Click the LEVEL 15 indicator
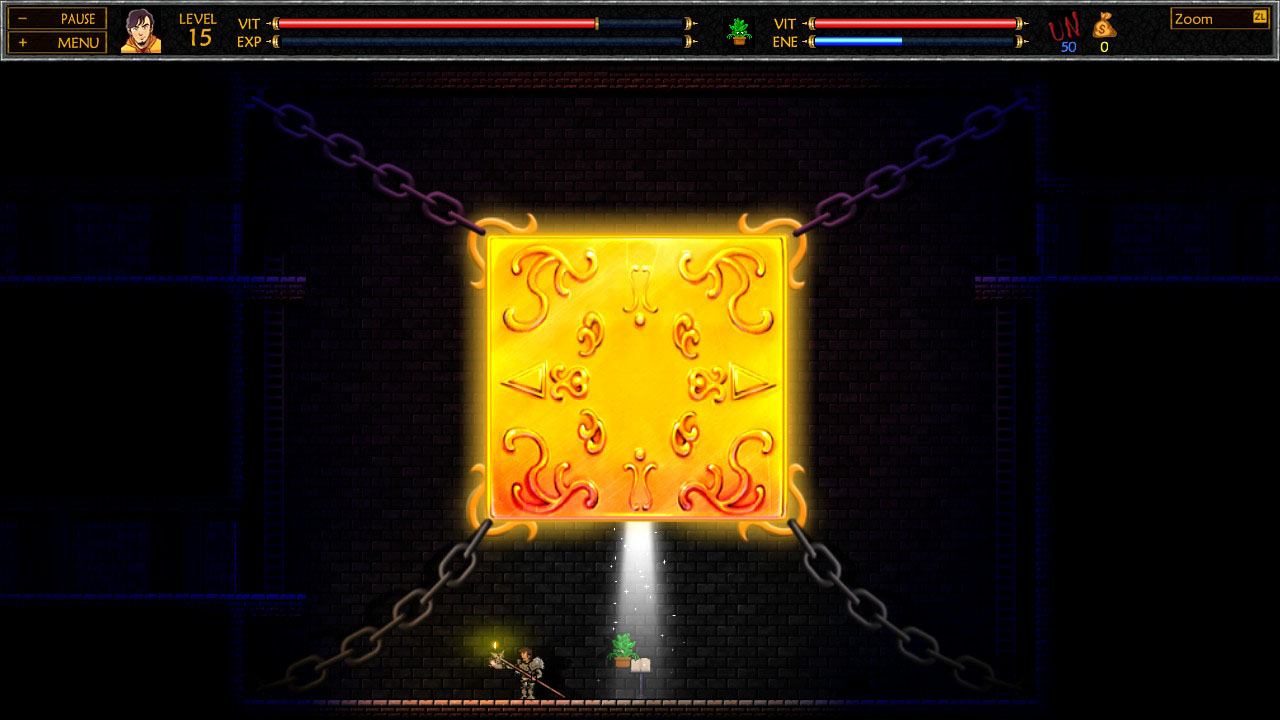1280x720 pixels. (197, 26)
